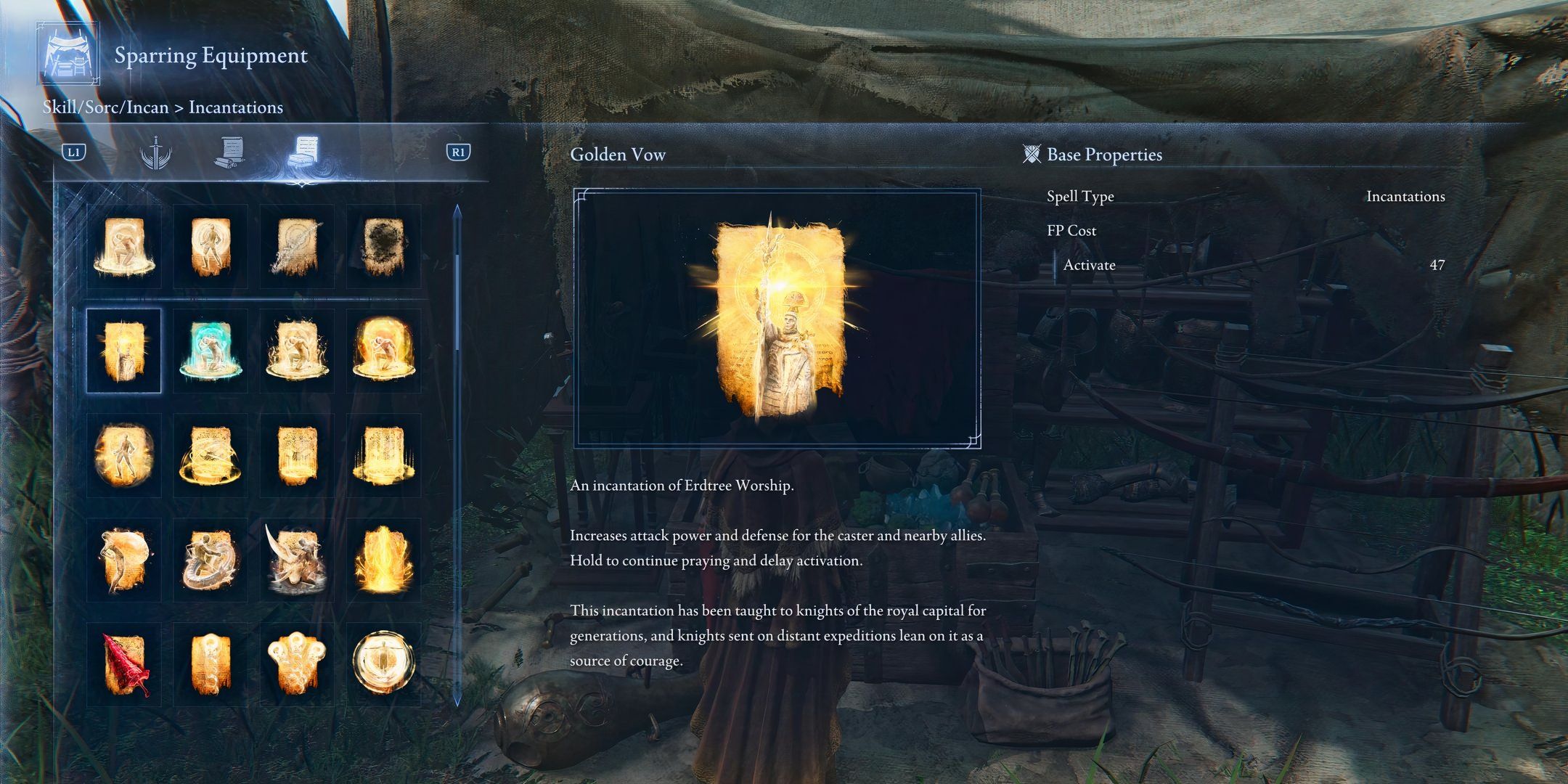Select the three glowing orbs incantation
Viewport: 1568px width, 784px height.
point(297,664)
